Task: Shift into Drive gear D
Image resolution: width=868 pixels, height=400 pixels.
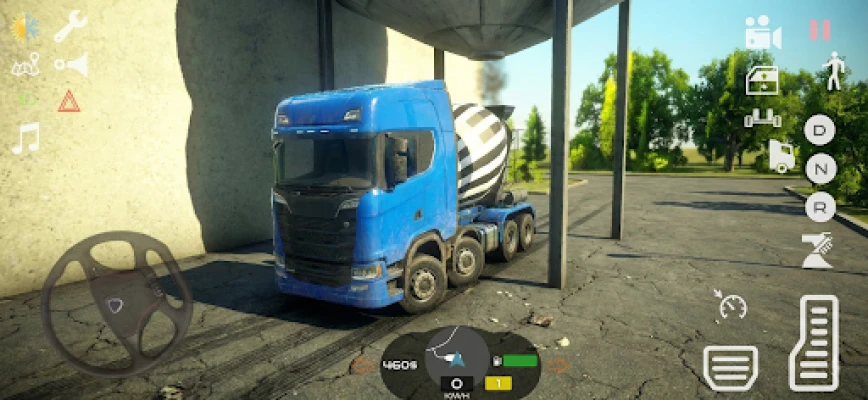Action: (819, 129)
